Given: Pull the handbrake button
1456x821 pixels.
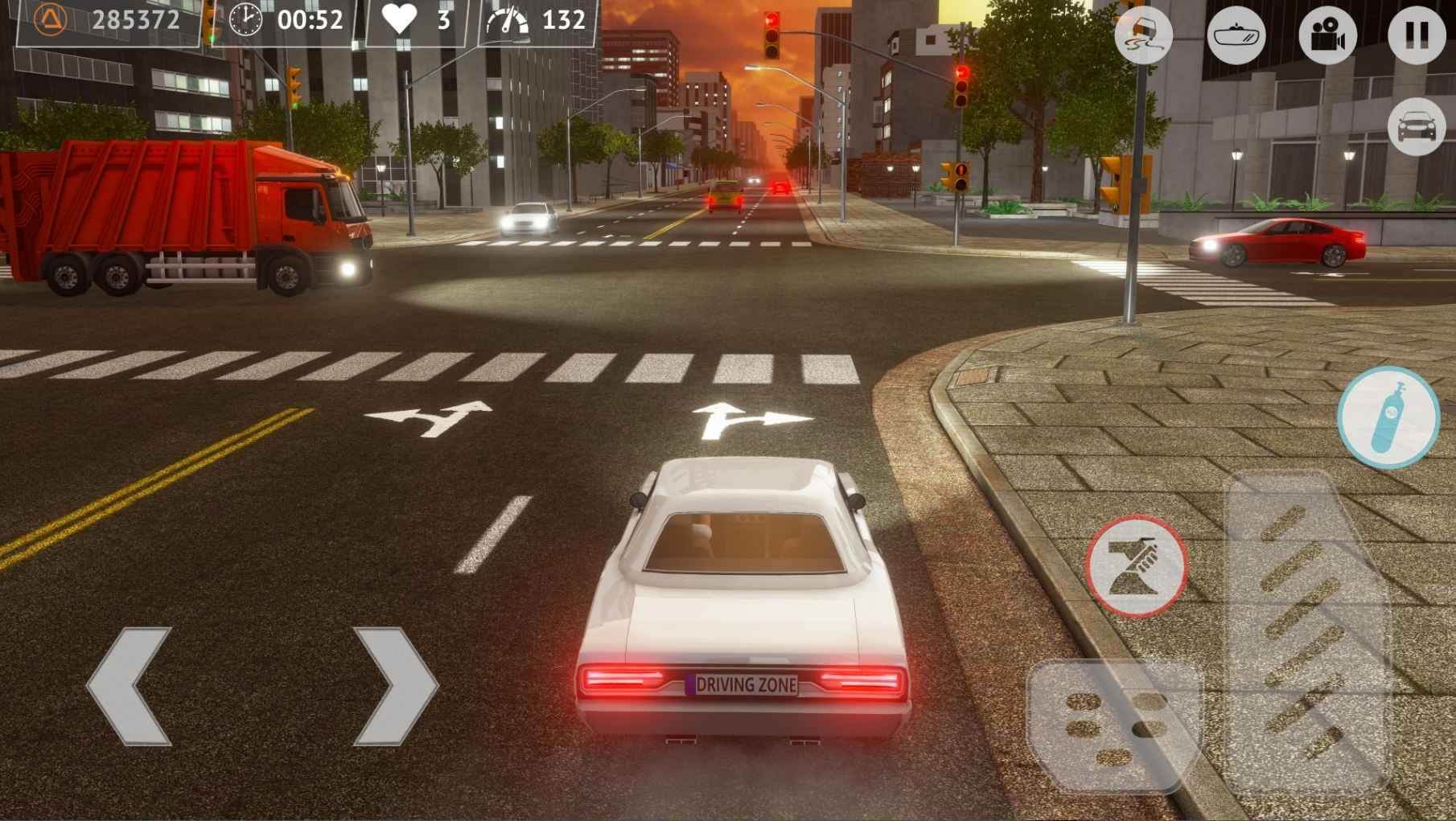Looking at the screenshot, I should point(1137,566).
